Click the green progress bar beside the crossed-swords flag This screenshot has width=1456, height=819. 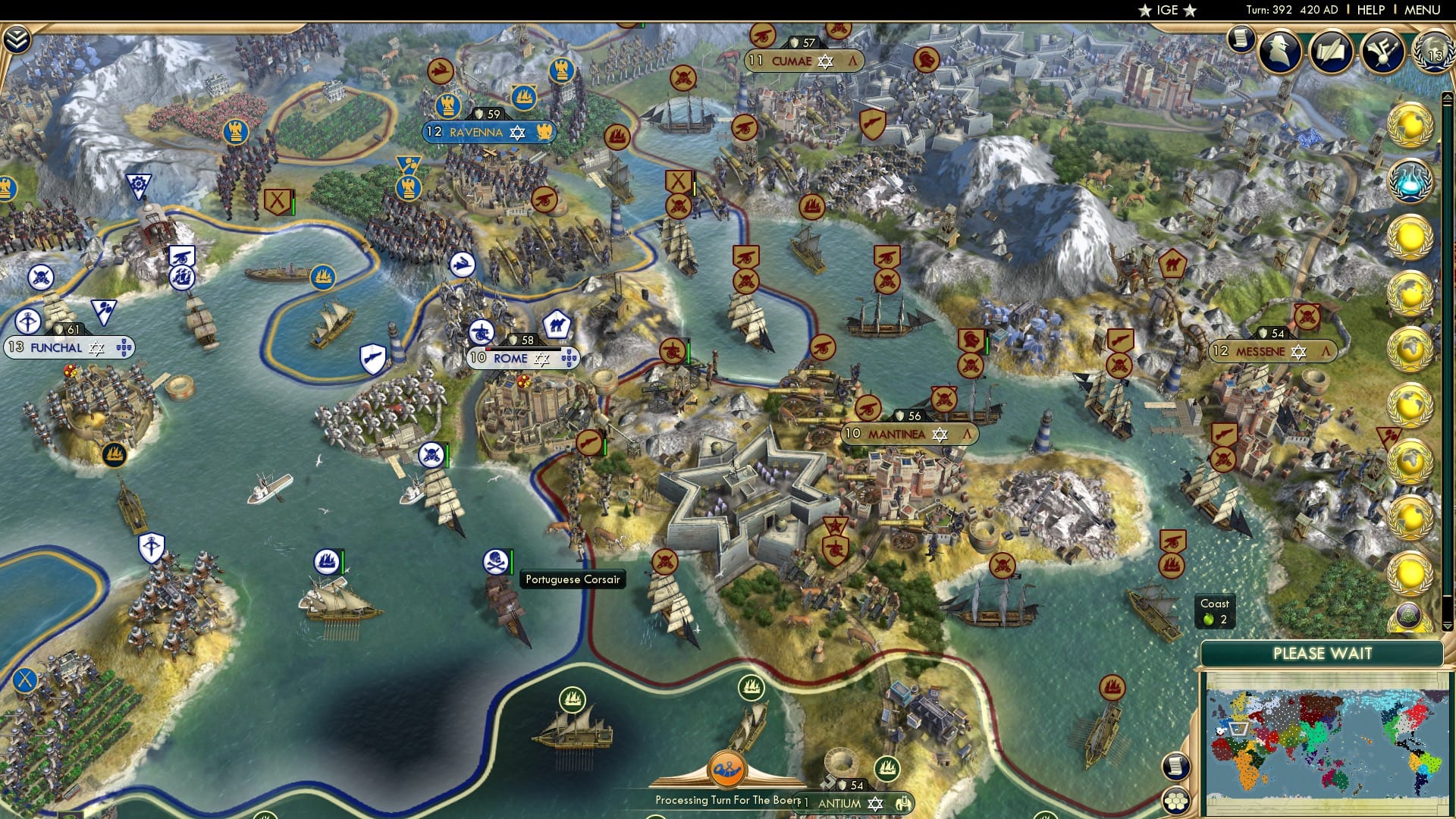[x=293, y=202]
